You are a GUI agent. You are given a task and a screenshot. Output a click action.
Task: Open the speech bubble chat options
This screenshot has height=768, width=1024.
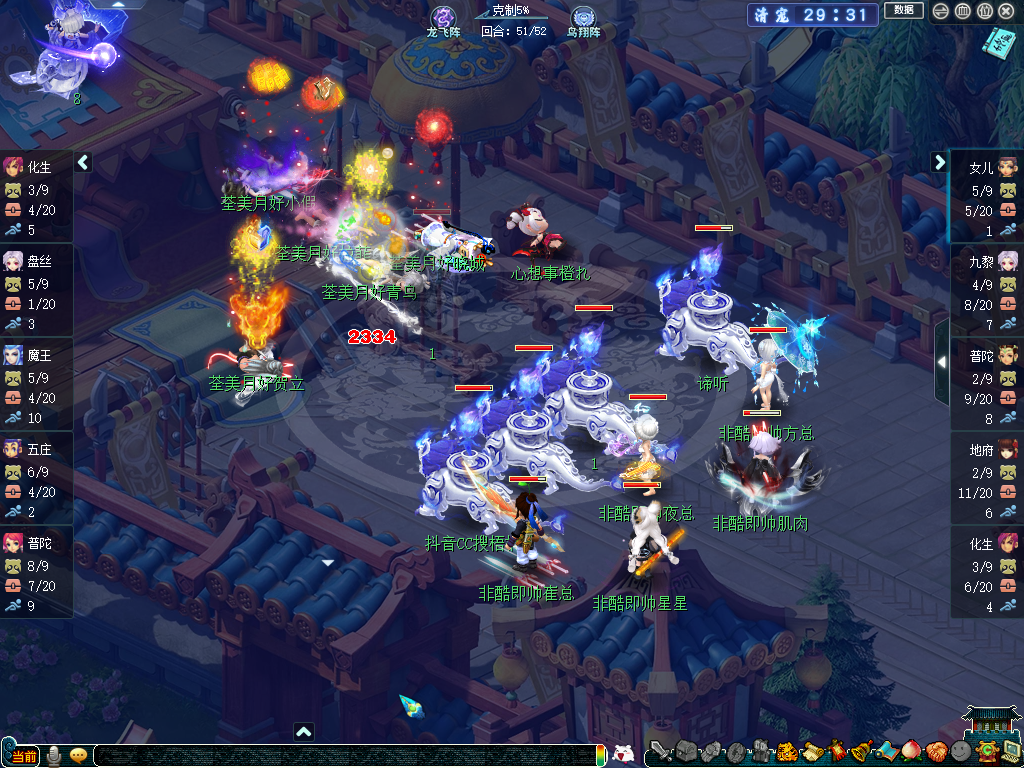click(78, 755)
